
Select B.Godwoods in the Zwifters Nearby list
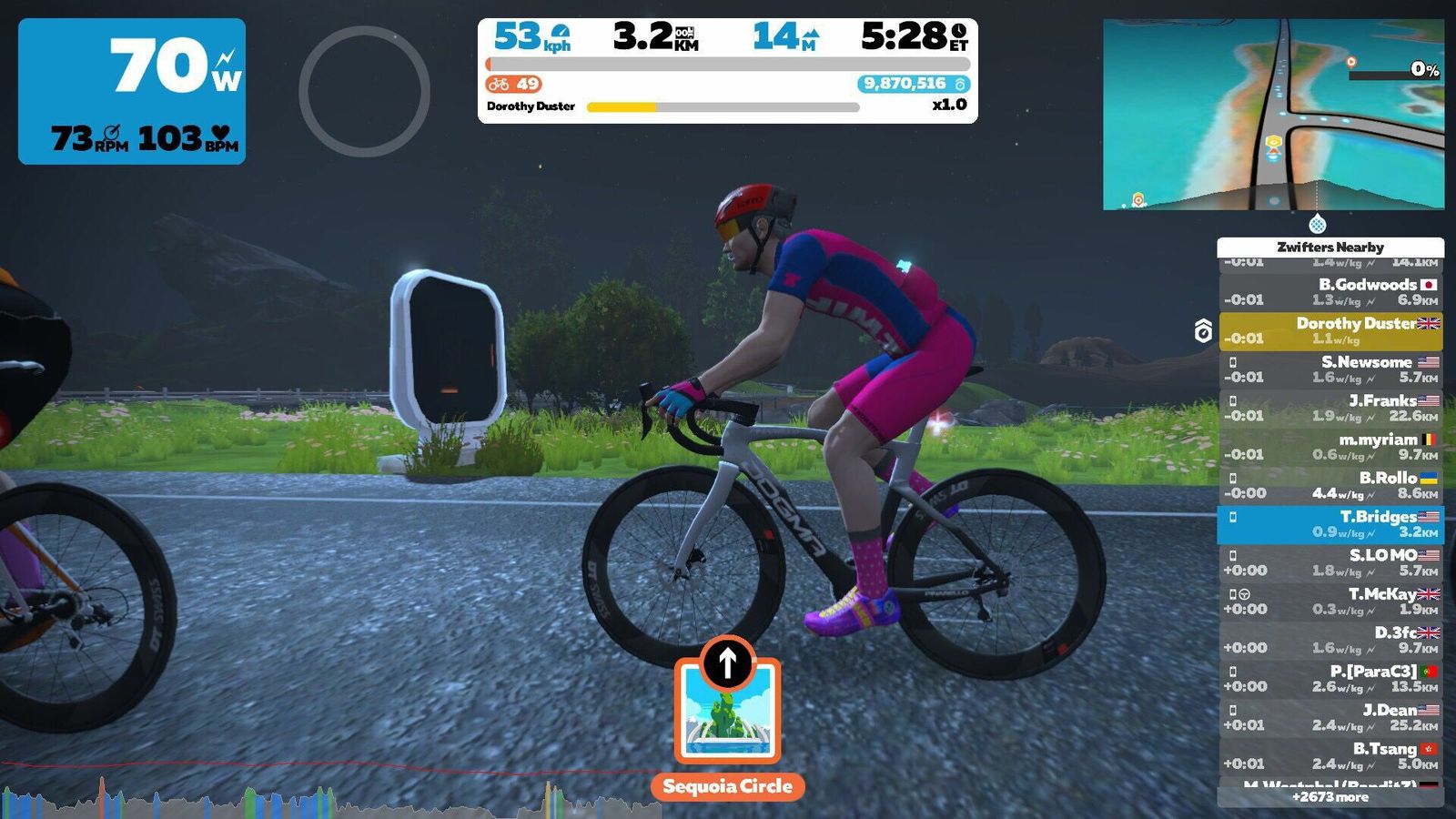pyautogui.click(x=1330, y=292)
